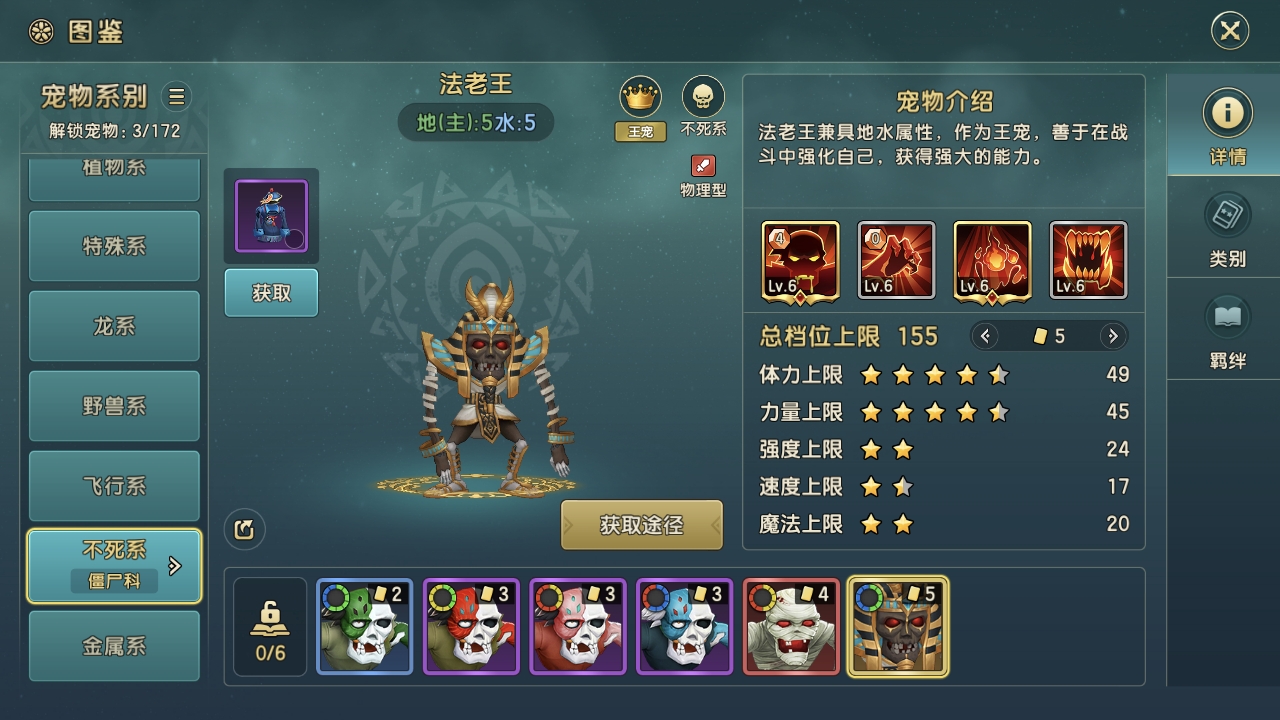Select the 金属系 category
The width and height of the screenshot is (1280, 720).
point(114,646)
